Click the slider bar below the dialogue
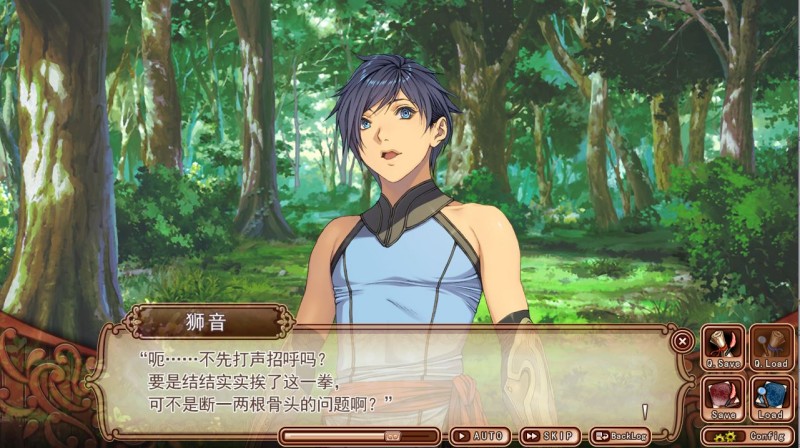Viewport: 800px width, 448px height. [x=360, y=437]
